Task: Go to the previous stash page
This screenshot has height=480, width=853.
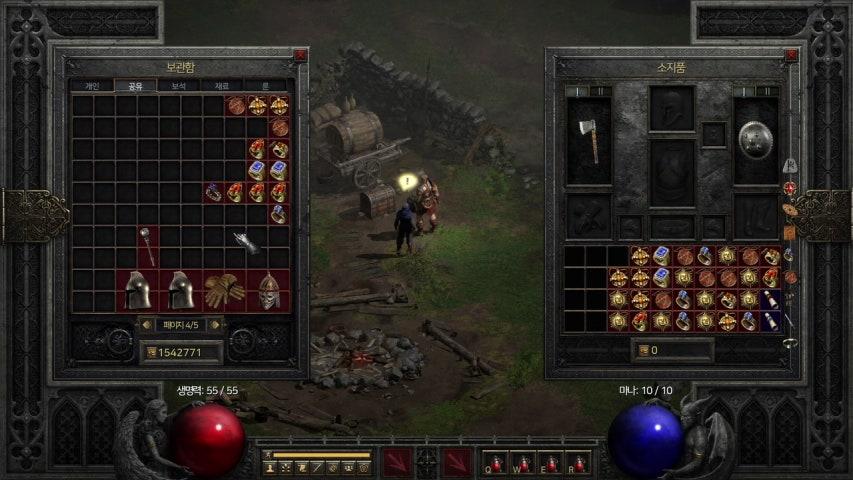Action: [145, 324]
